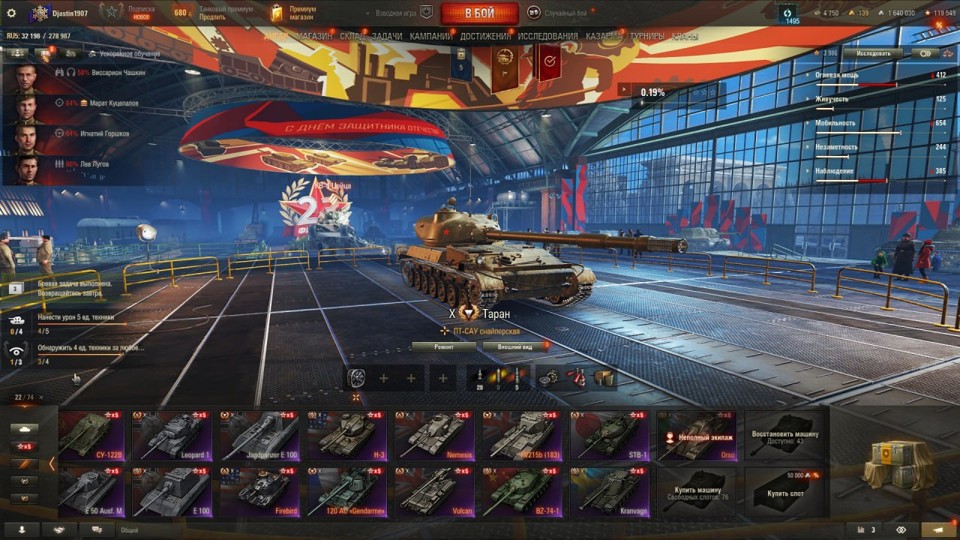960x540 pixels.
Task: Choose the 120 AB Gendarme tank
Action: click(x=346, y=491)
